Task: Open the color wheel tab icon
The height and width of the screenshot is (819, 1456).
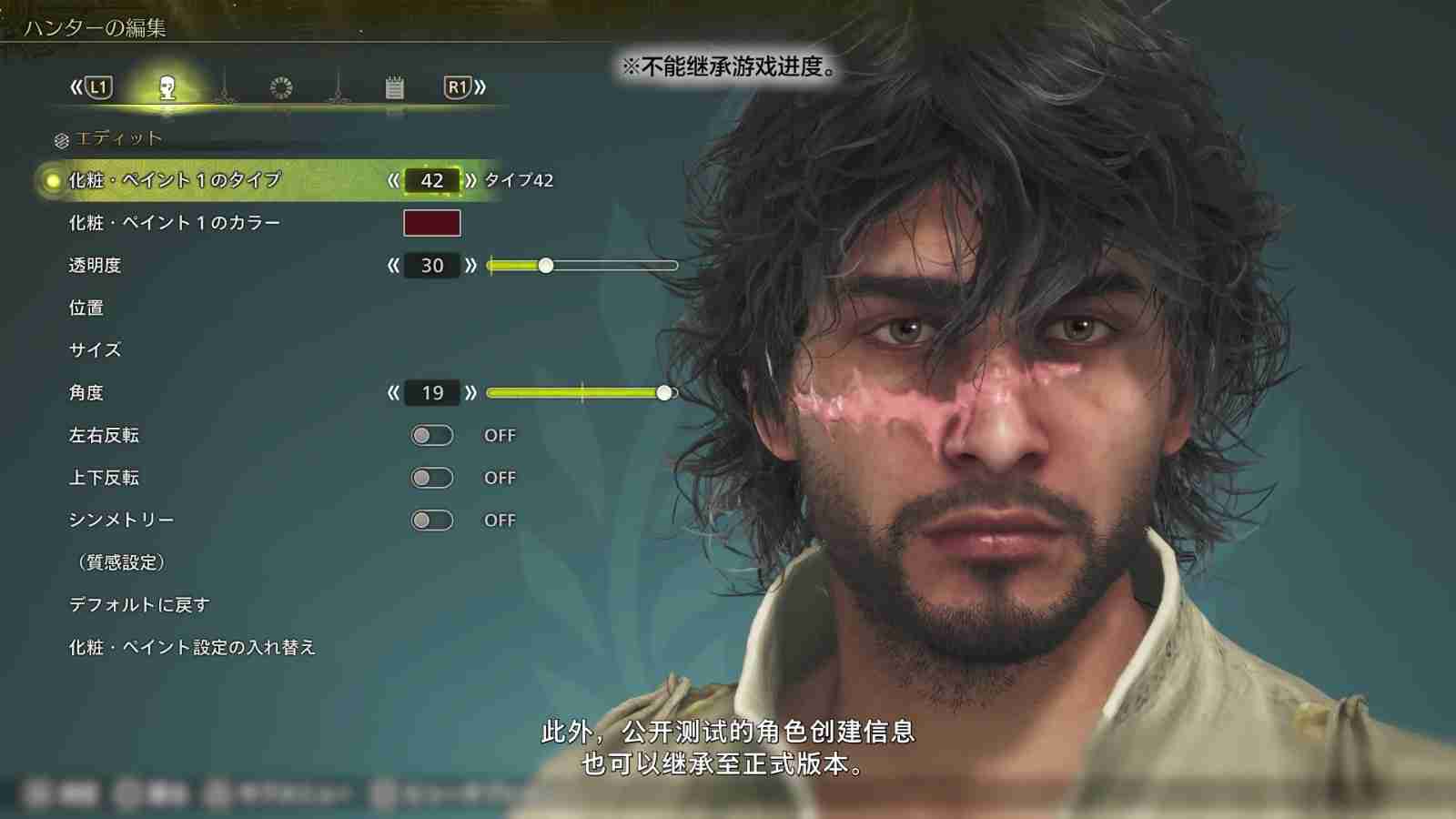Action: click(x=281, y=86)
